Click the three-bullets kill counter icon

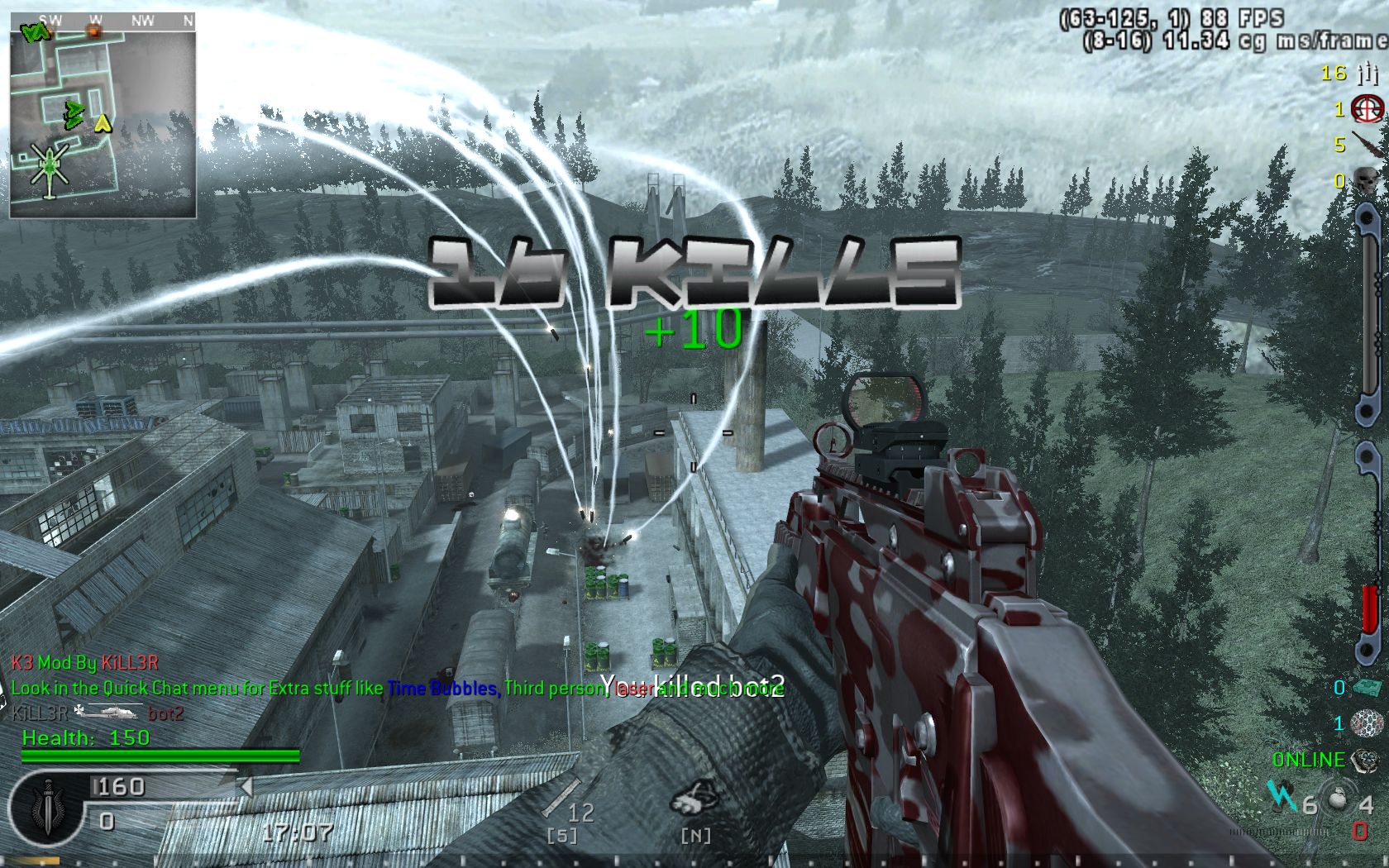(x=1368, y=74)
